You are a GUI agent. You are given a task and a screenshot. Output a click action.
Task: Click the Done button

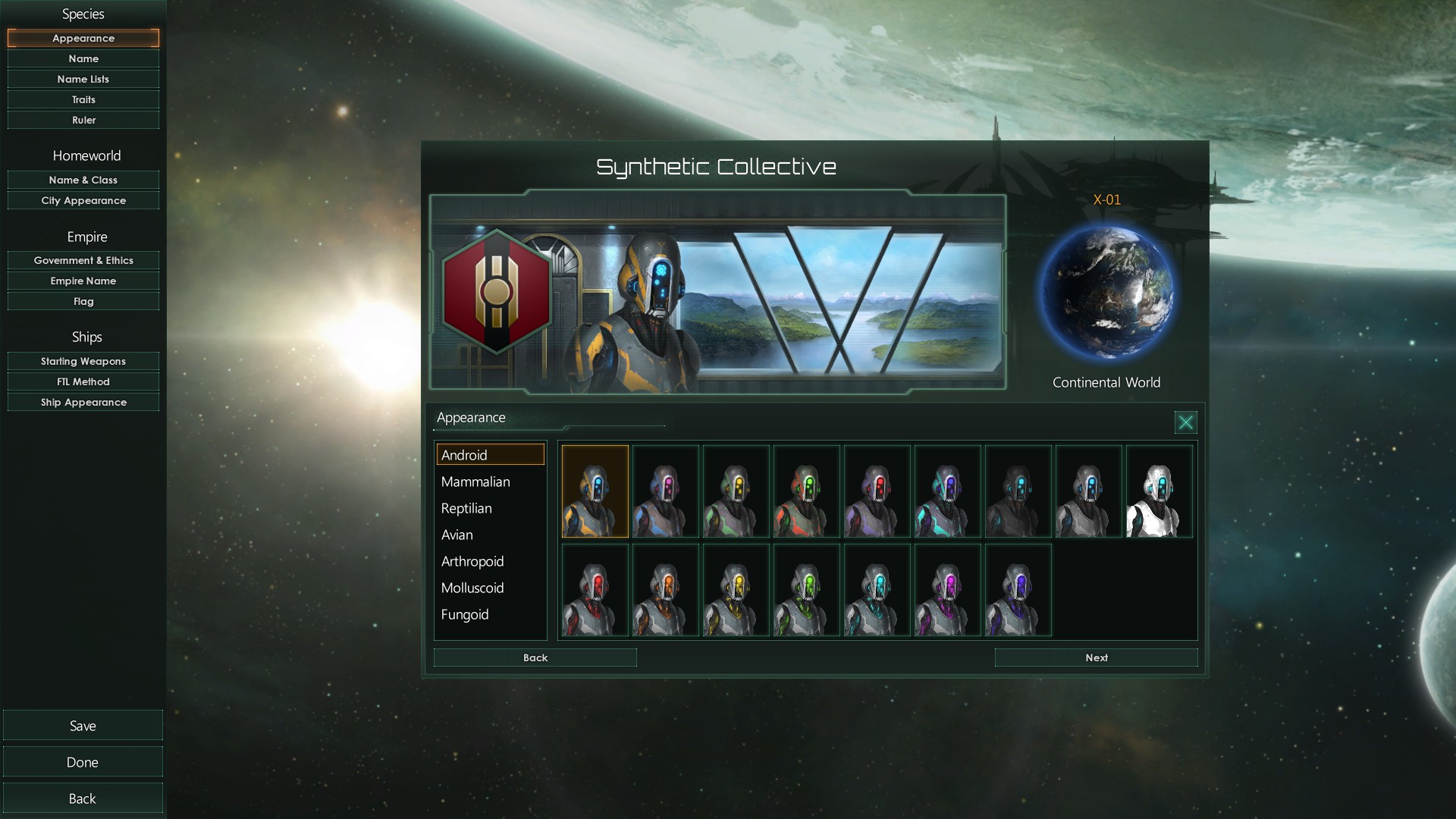coord(83,762)
